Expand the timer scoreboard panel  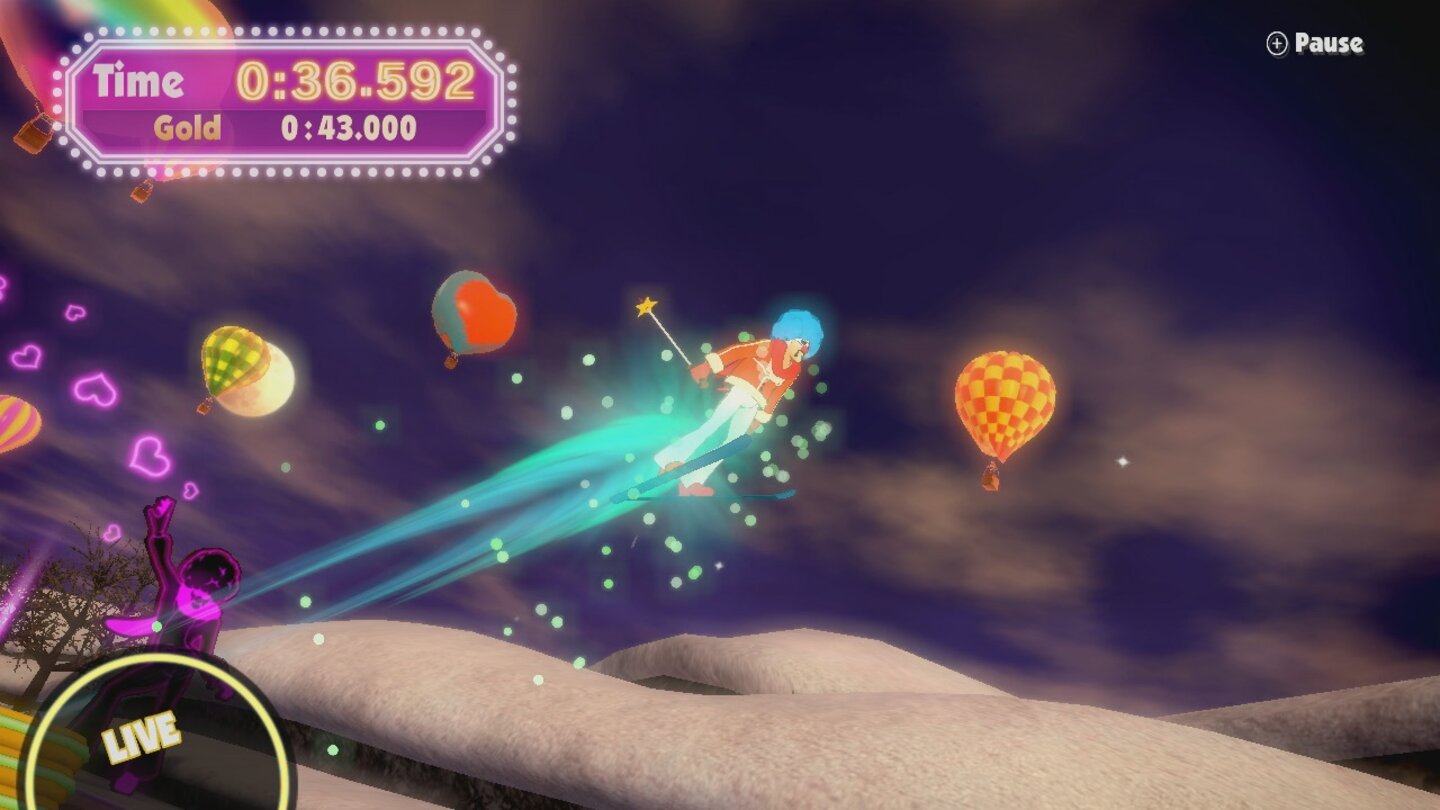point(285,100)
